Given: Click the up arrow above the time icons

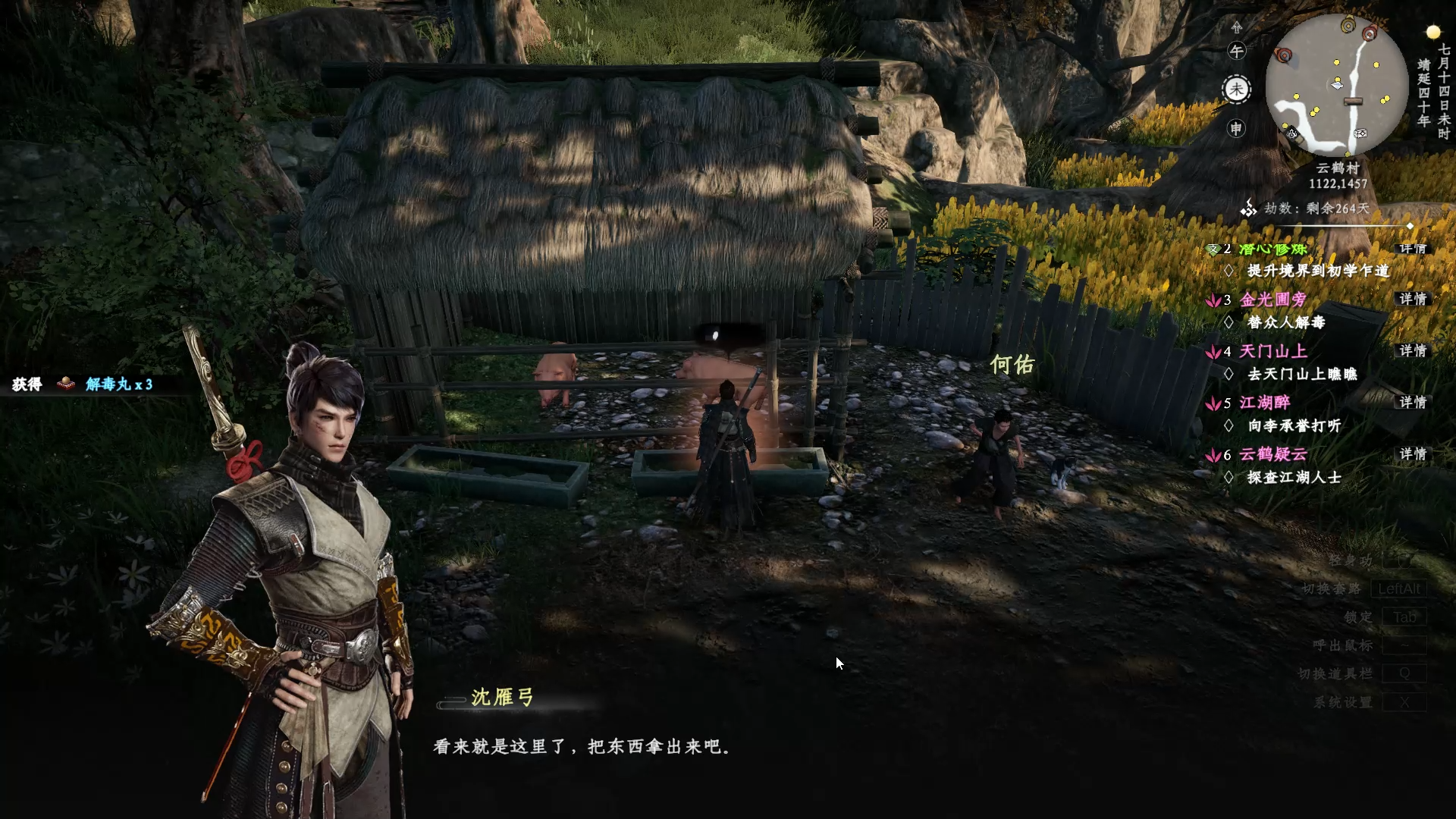Looking at the screenshot, I should click(x=1237, y=27).
